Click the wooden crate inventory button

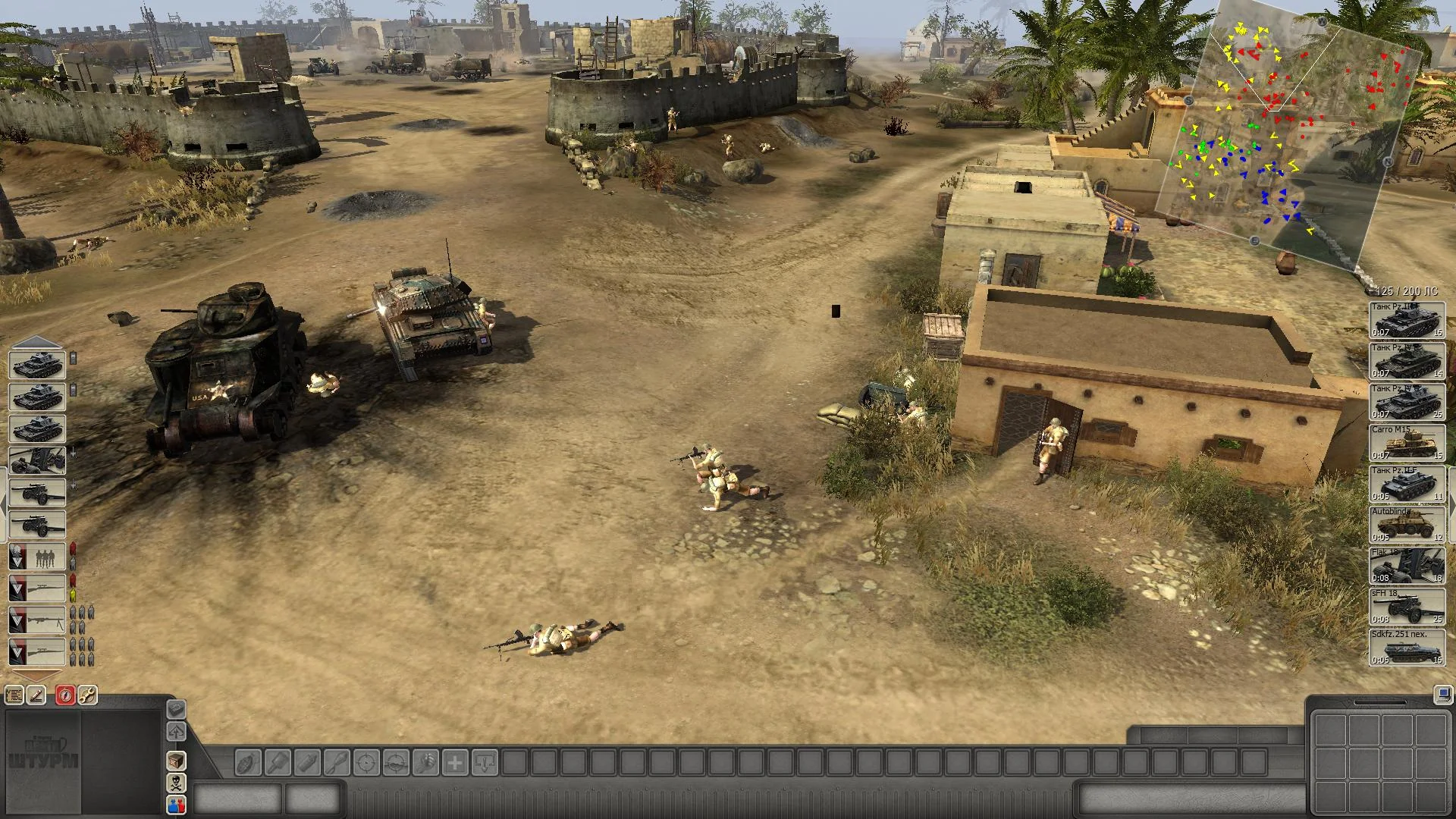[x=176, y=760]
